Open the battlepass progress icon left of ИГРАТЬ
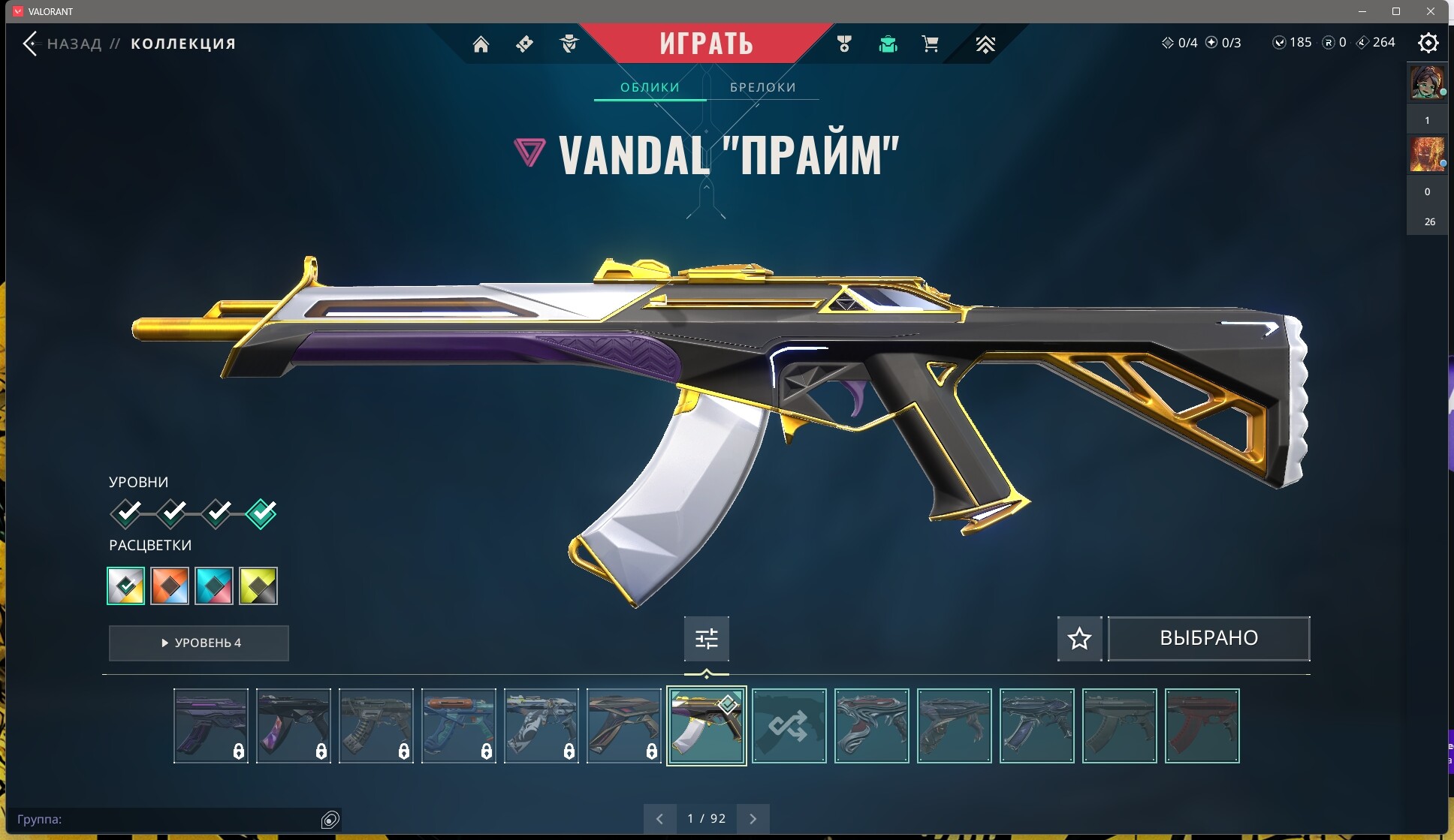This screenshot has width=1454, height=840. click(524, 44)
